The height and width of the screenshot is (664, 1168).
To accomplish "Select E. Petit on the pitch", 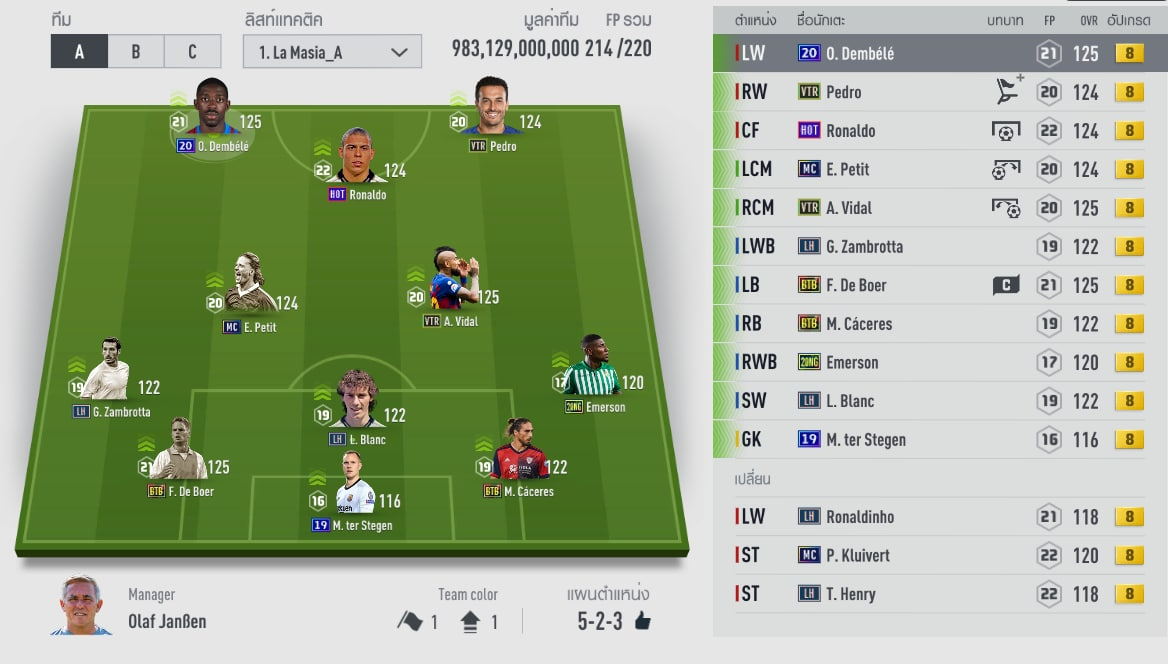I will click(x=249, y=286).
